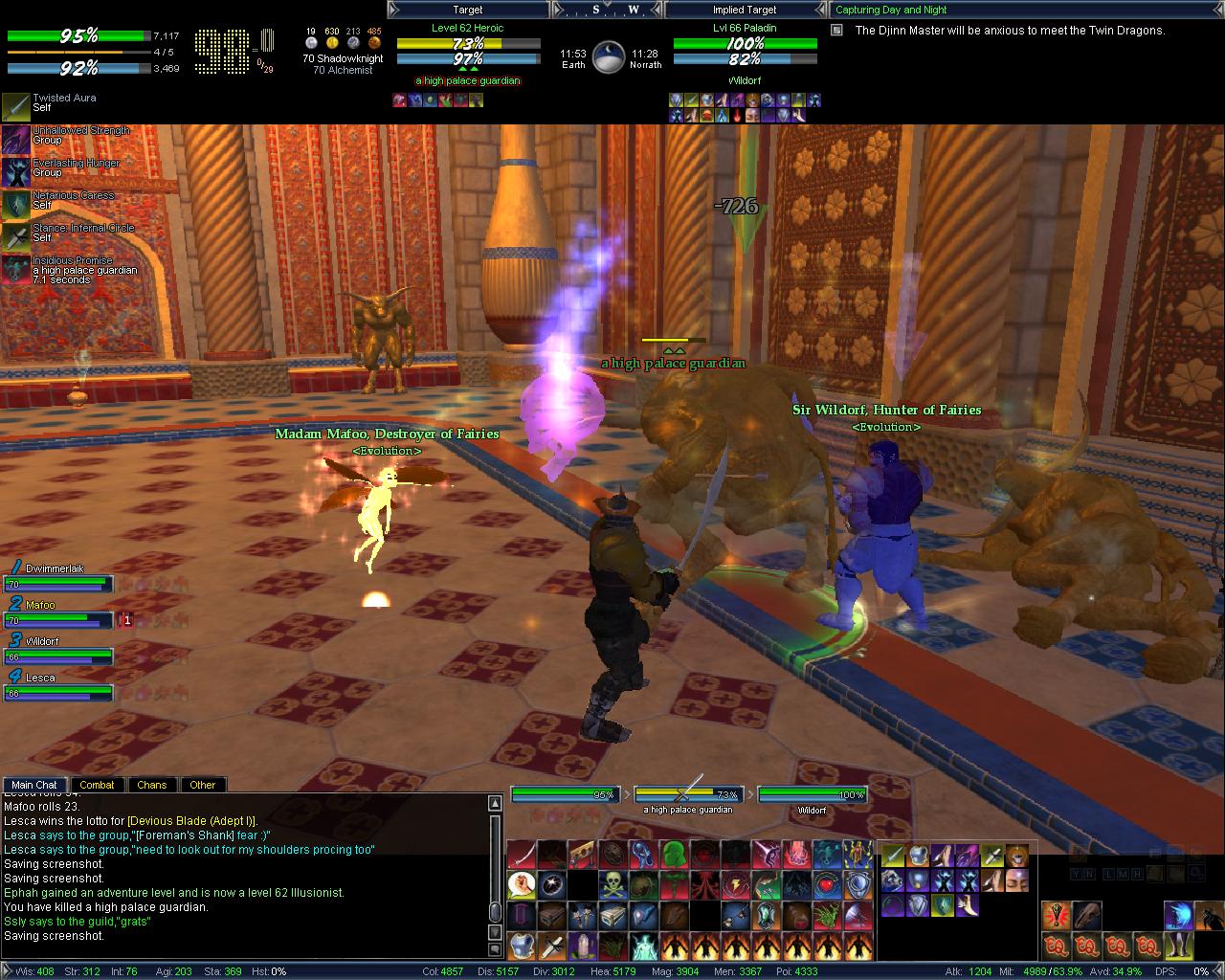
Task: Switch to the Combat chat tab
Action: 97,785
